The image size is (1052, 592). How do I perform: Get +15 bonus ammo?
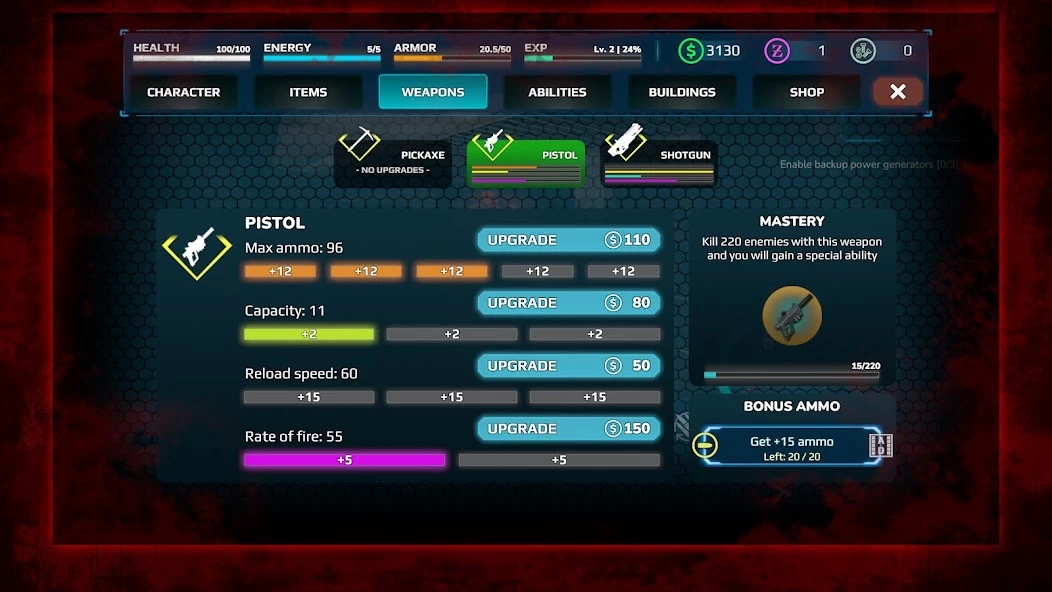pos(791,447)
